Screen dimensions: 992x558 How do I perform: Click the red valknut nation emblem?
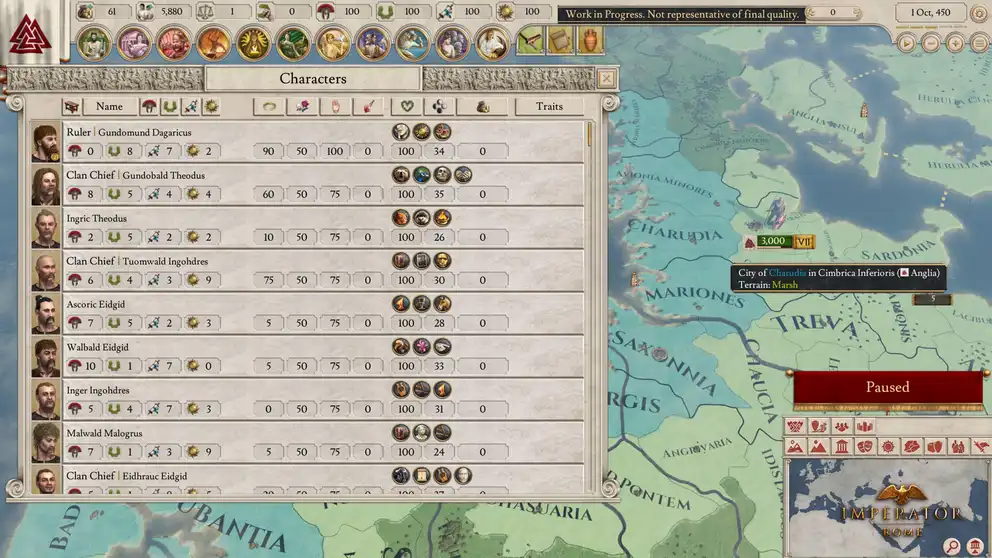pyautogui.click(x=29, y=36)
